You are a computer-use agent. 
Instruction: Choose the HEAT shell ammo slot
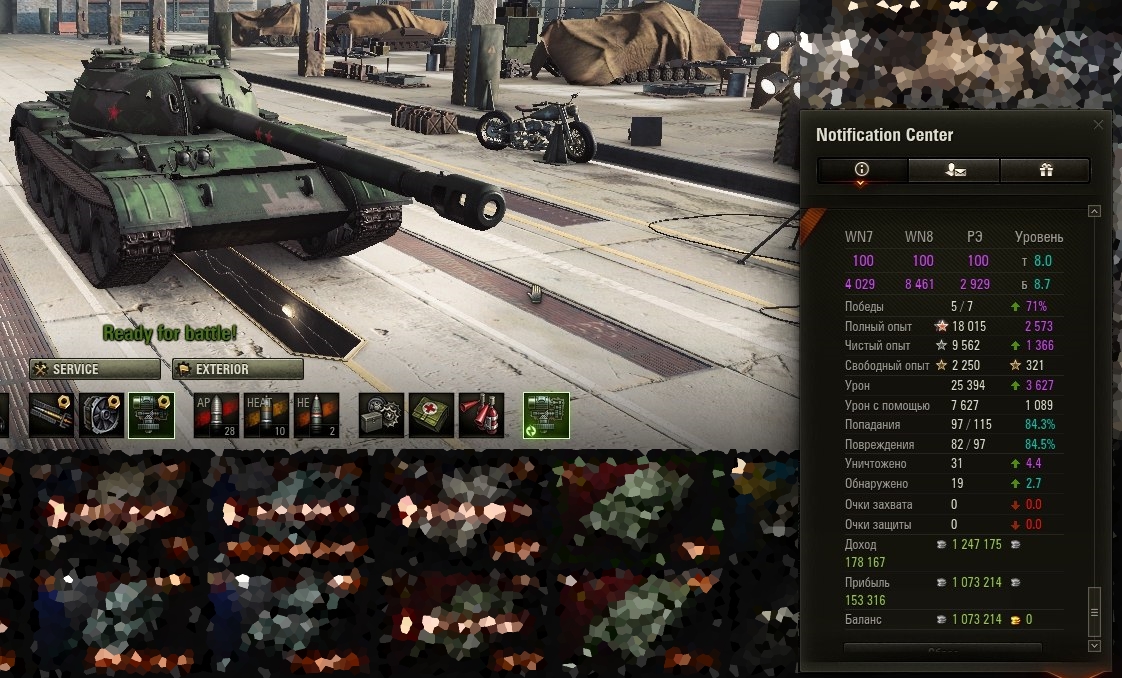pyautogui.click(x=266, y=415)
